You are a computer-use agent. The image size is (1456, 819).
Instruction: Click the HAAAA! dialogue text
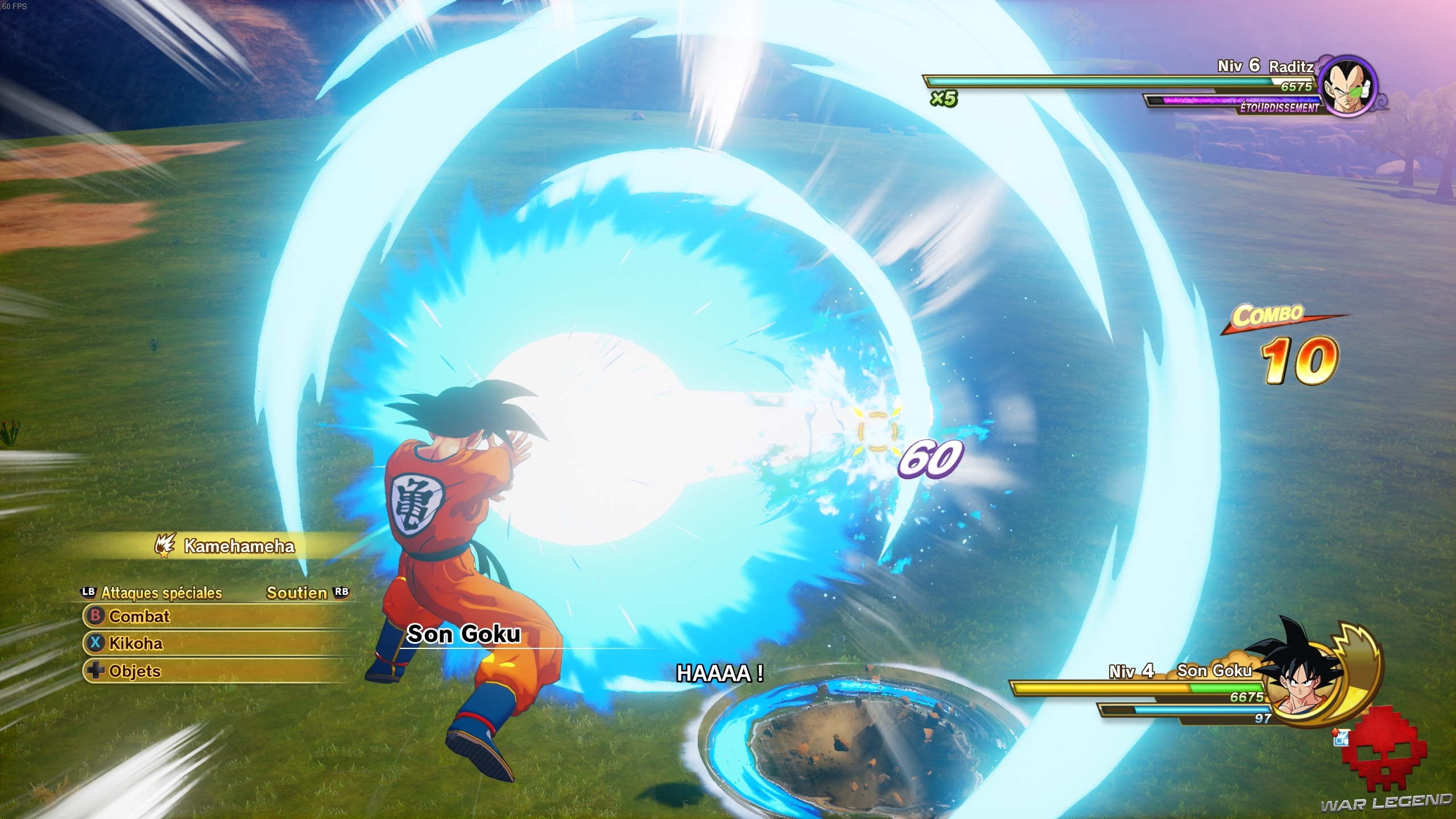click(720, 674)
